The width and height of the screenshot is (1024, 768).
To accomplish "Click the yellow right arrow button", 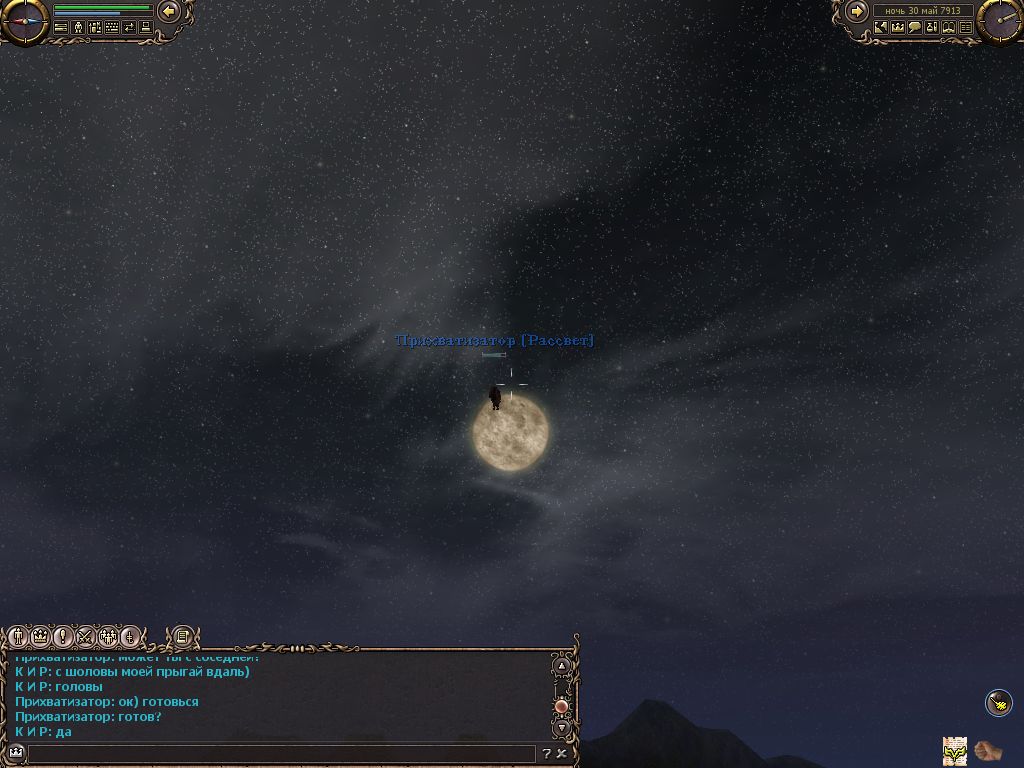I will tap(857, 11).
